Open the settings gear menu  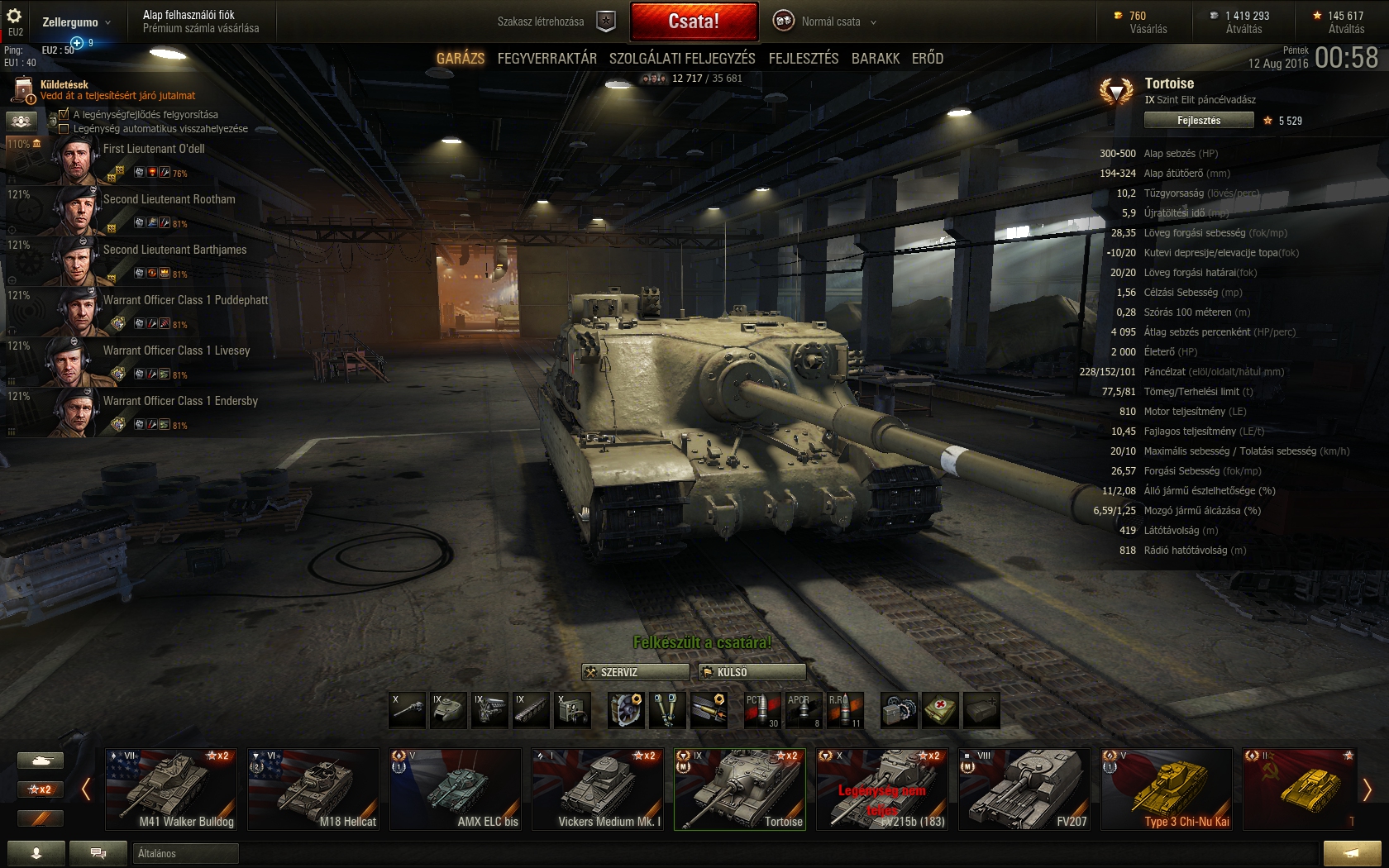point(14,17)
